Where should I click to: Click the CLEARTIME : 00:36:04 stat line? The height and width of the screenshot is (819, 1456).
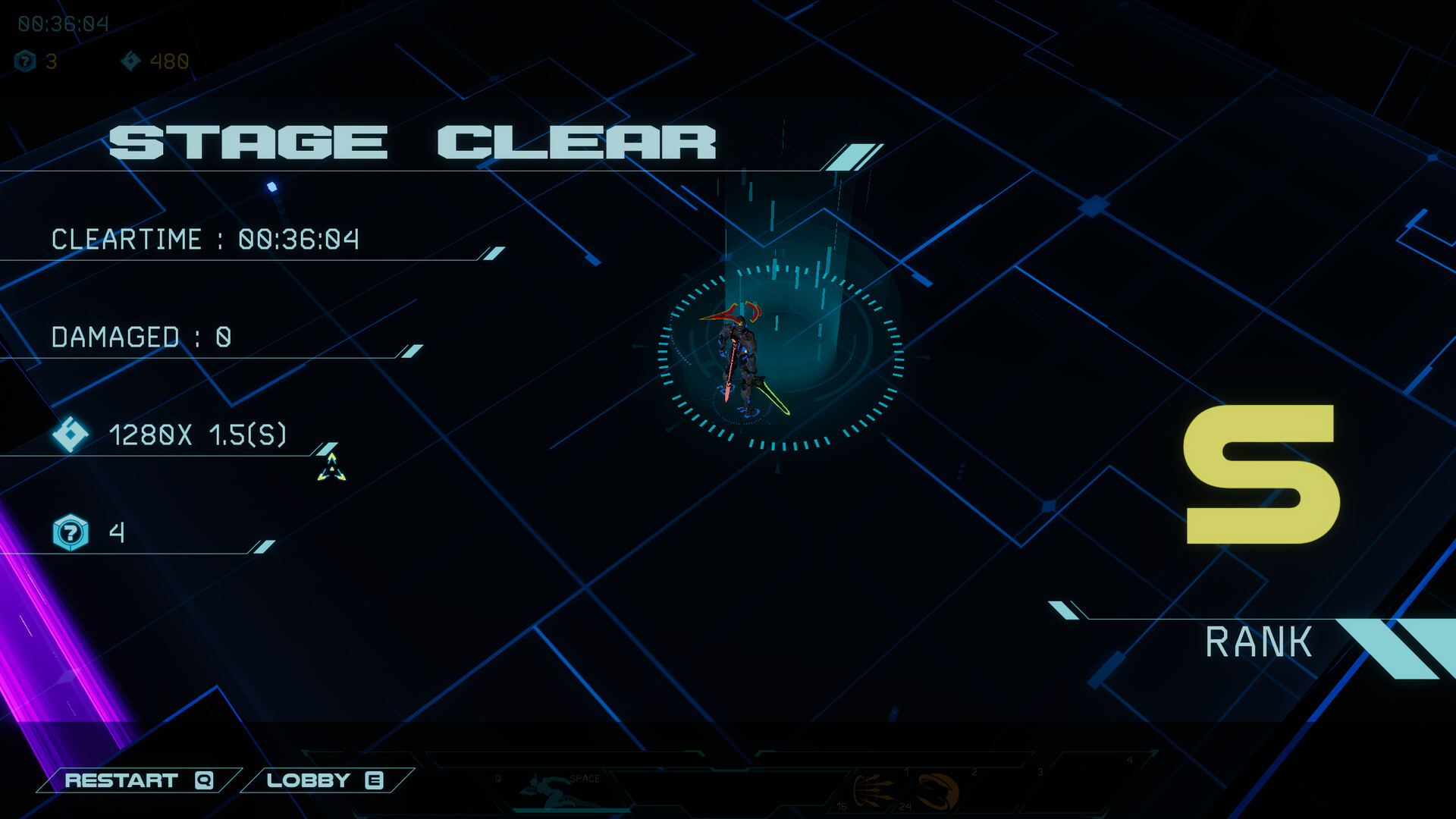click(x=205, y=240)
